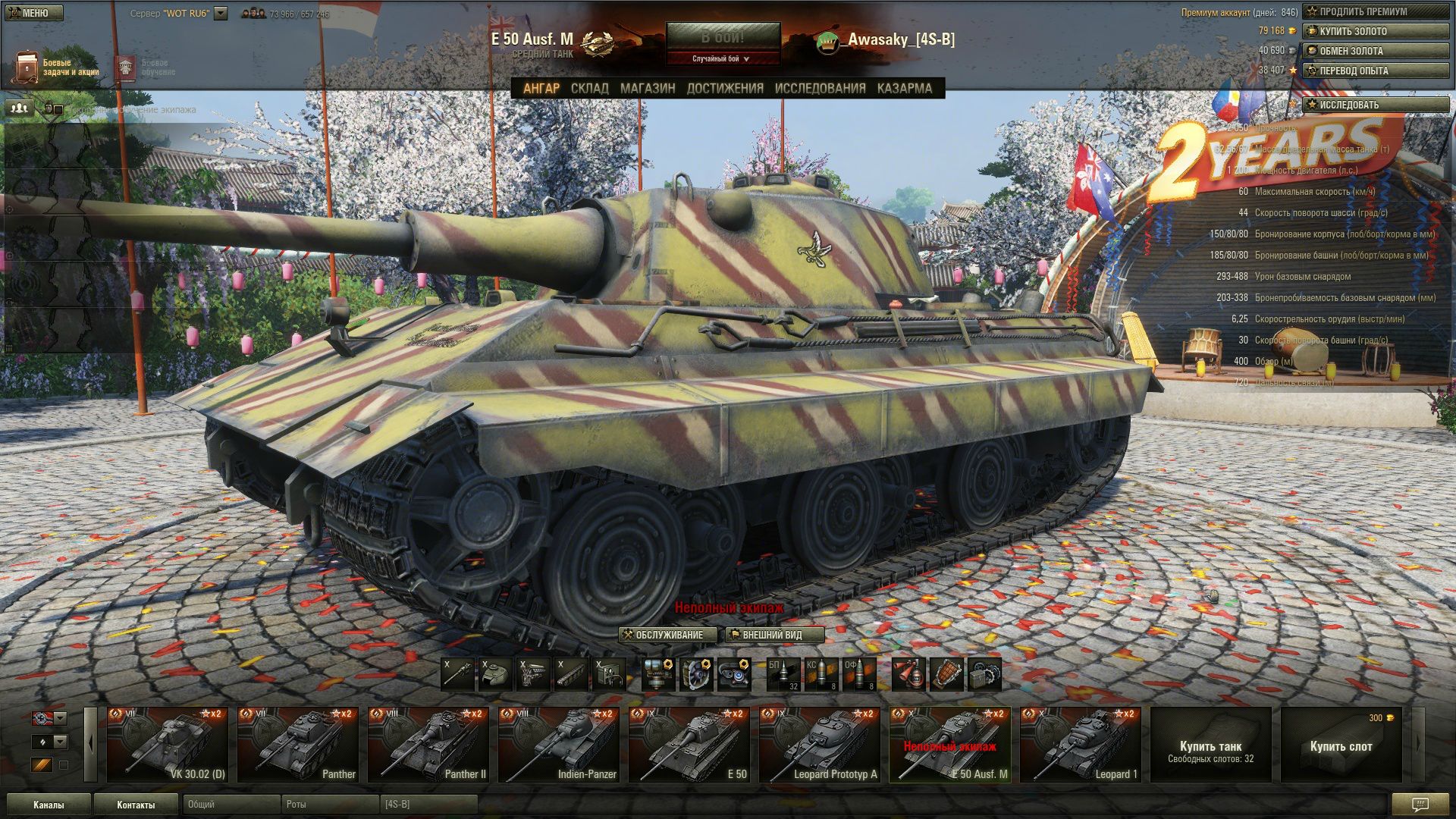Open Перевод опыта conversion
Image resolution: width=1456 pixels, height=819 pixels.
1376,71
